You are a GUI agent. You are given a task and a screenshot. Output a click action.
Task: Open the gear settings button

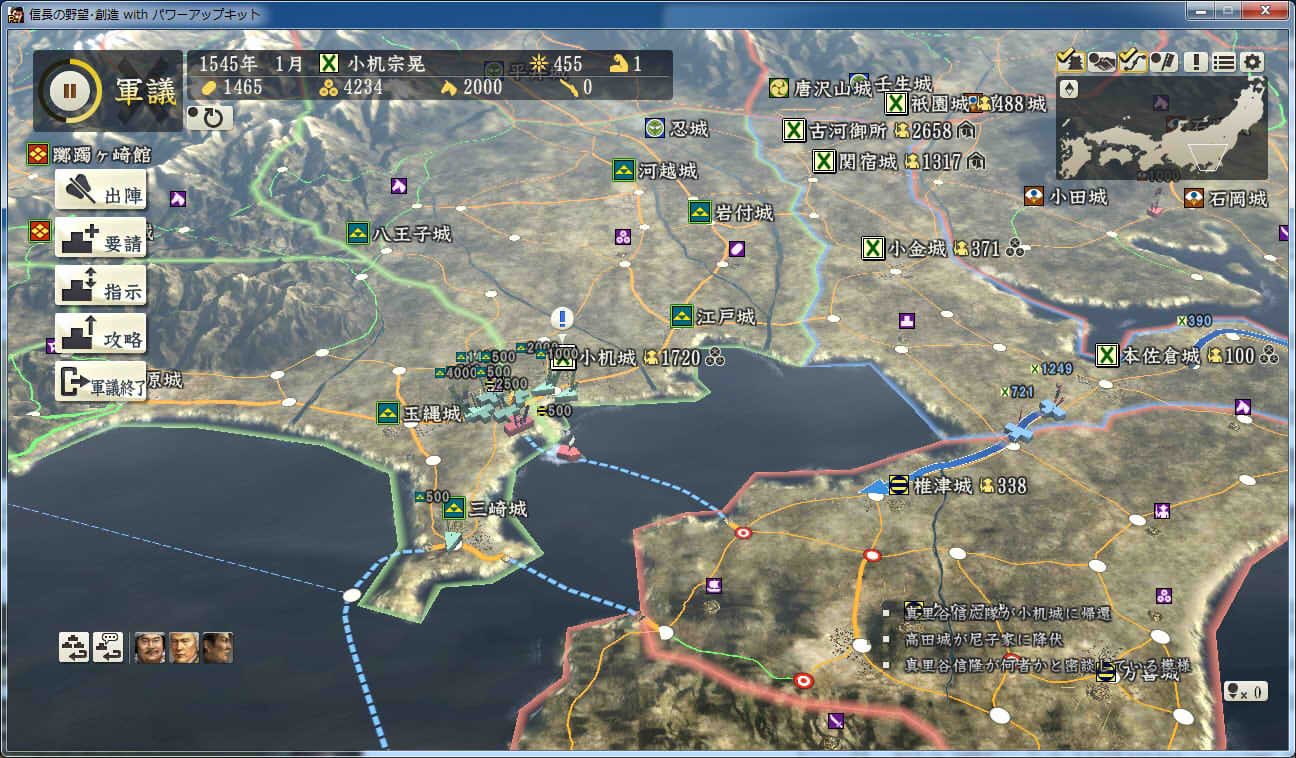click(1253, 62)
